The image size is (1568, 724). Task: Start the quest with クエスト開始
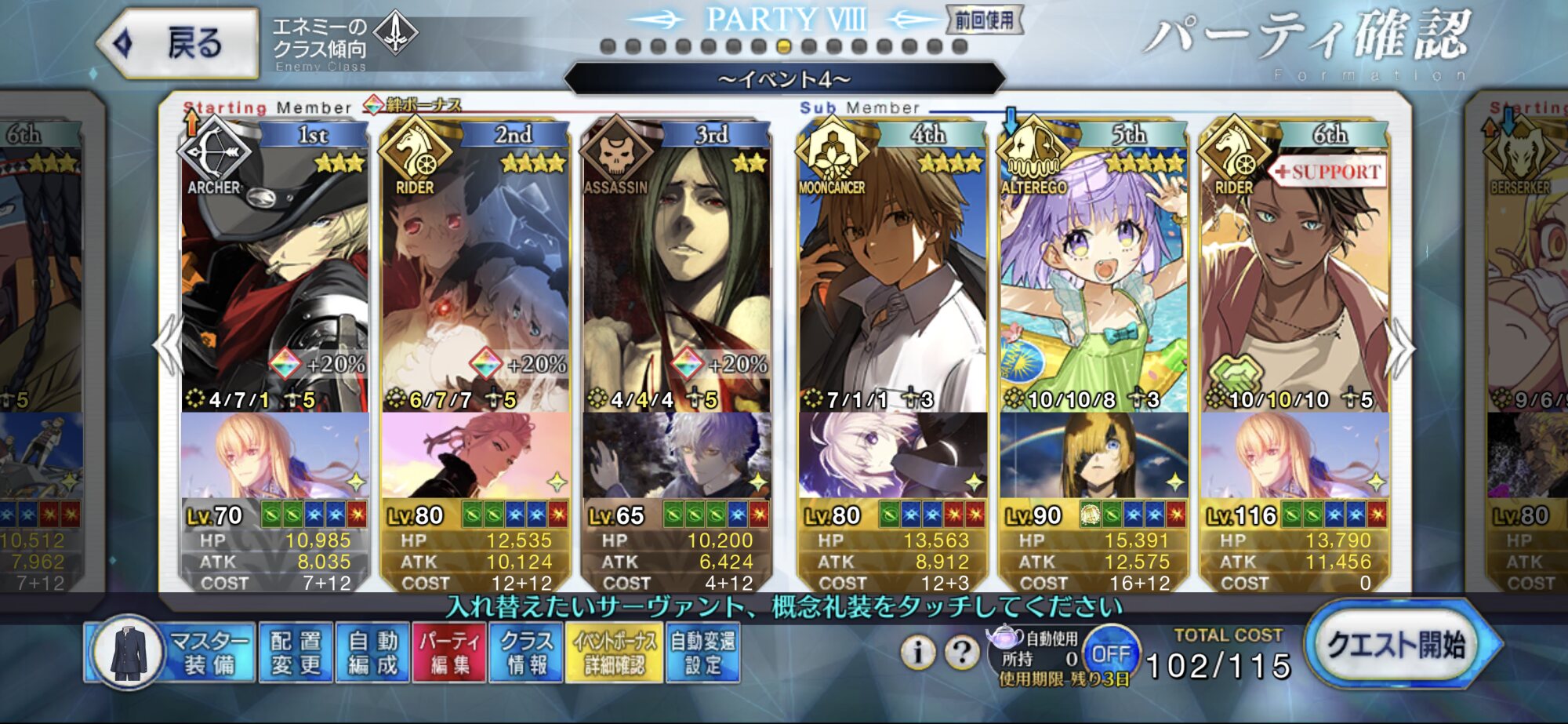click(x=1397, y=646)
